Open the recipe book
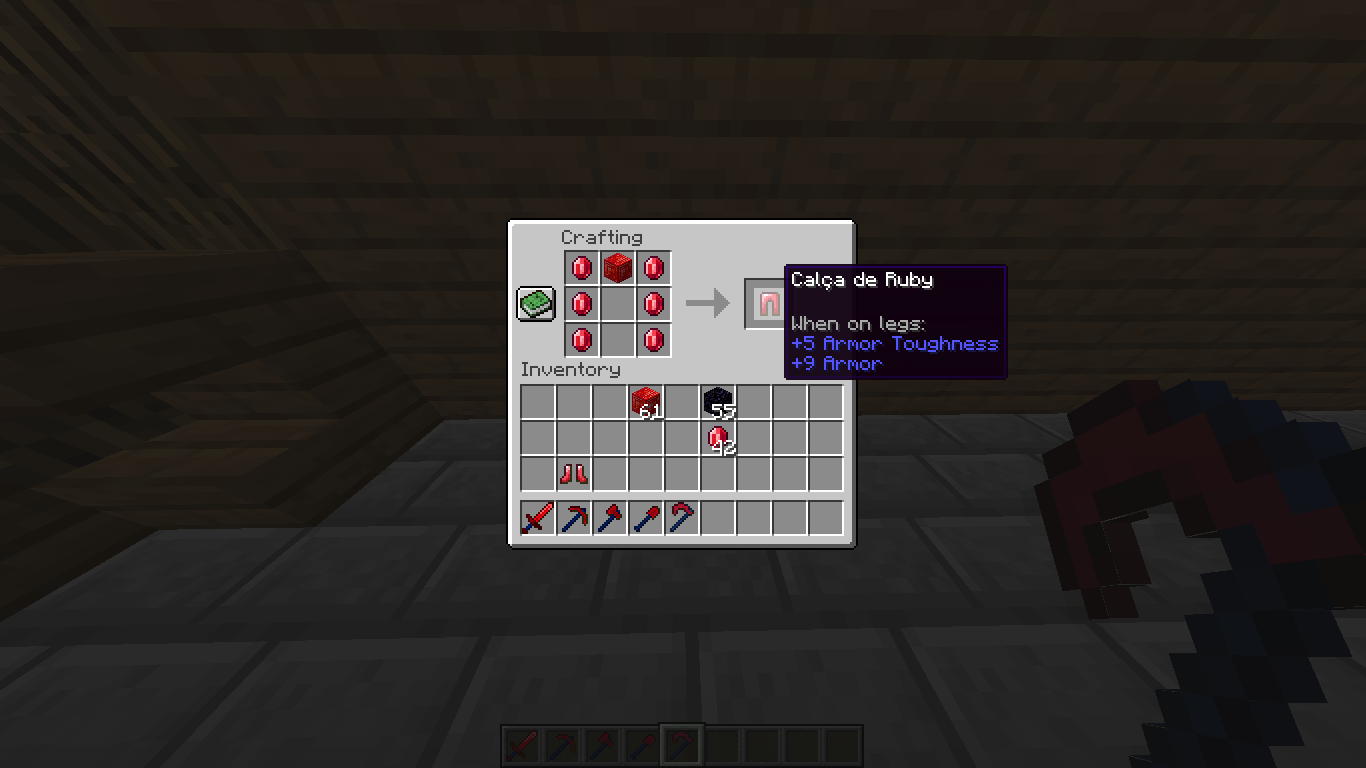The width and height of the screenshot is (1366, 768). click(534, 302)
